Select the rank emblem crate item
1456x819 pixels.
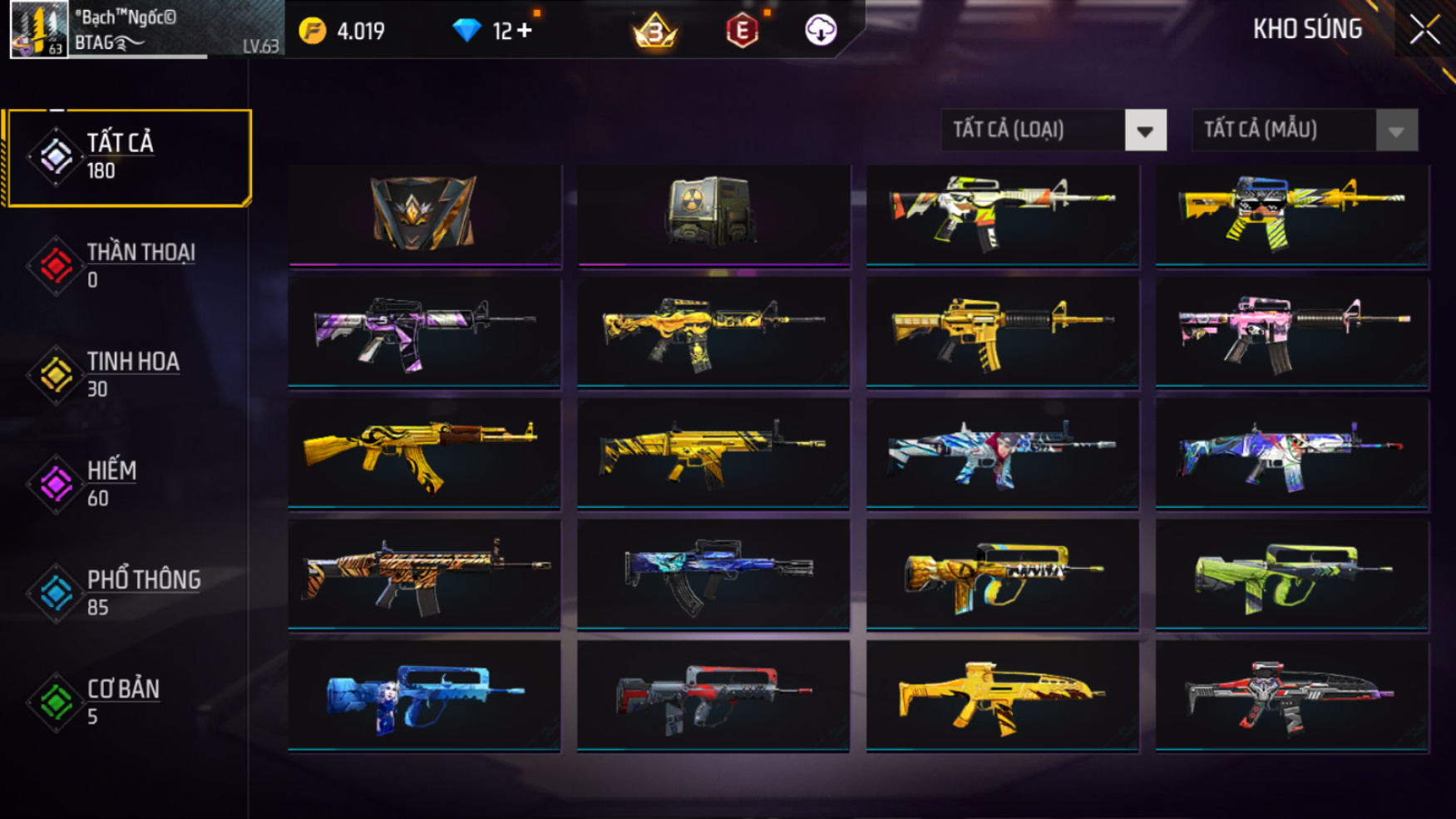coord(424,214)
